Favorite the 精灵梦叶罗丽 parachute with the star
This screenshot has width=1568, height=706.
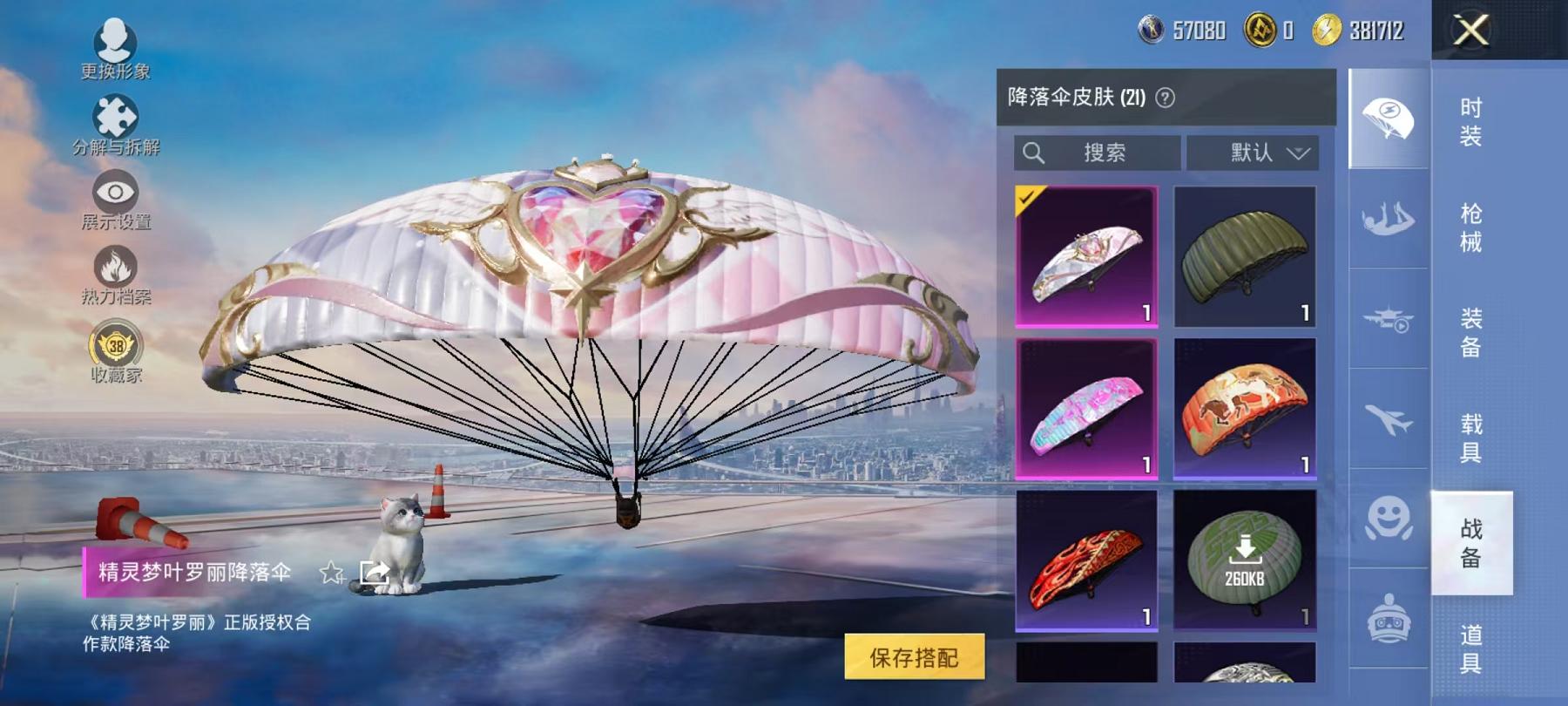pos(331,572)
